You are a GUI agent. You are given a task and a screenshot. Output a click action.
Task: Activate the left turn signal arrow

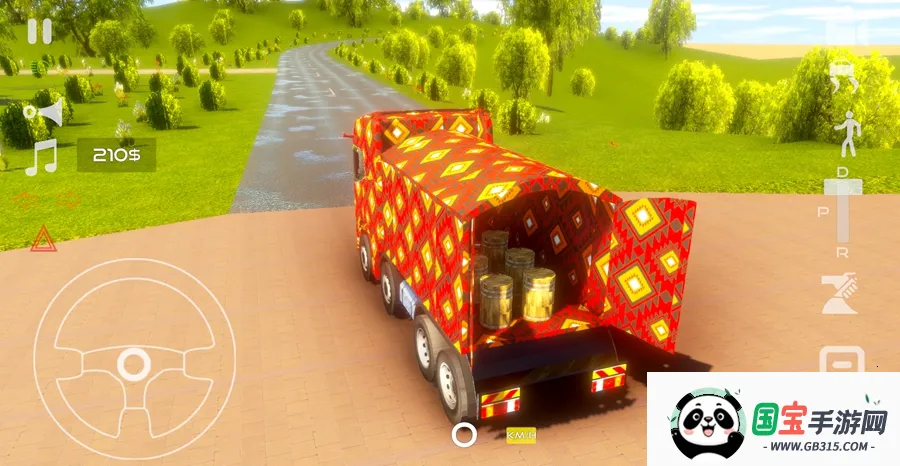pos(25,200)
